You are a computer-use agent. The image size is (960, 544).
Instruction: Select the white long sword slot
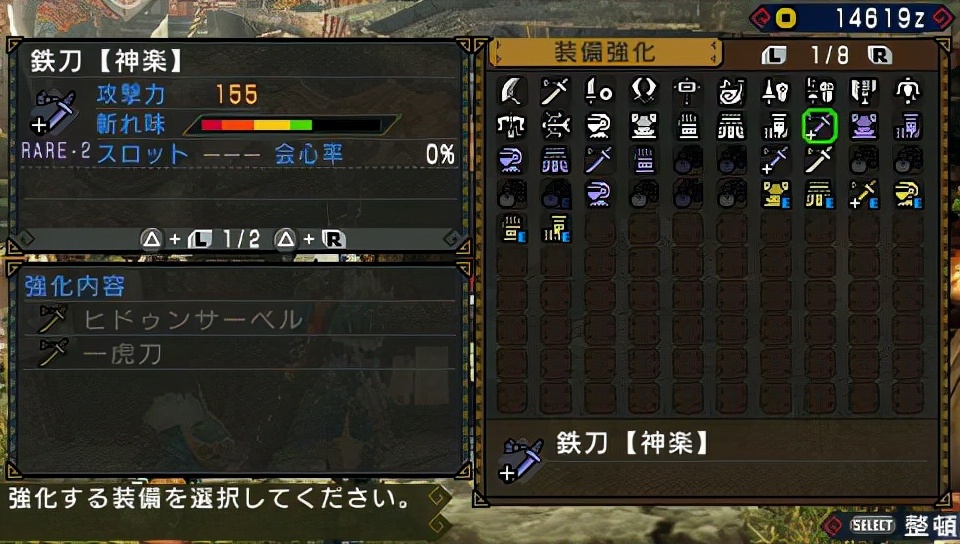click(x=819, y=159)
